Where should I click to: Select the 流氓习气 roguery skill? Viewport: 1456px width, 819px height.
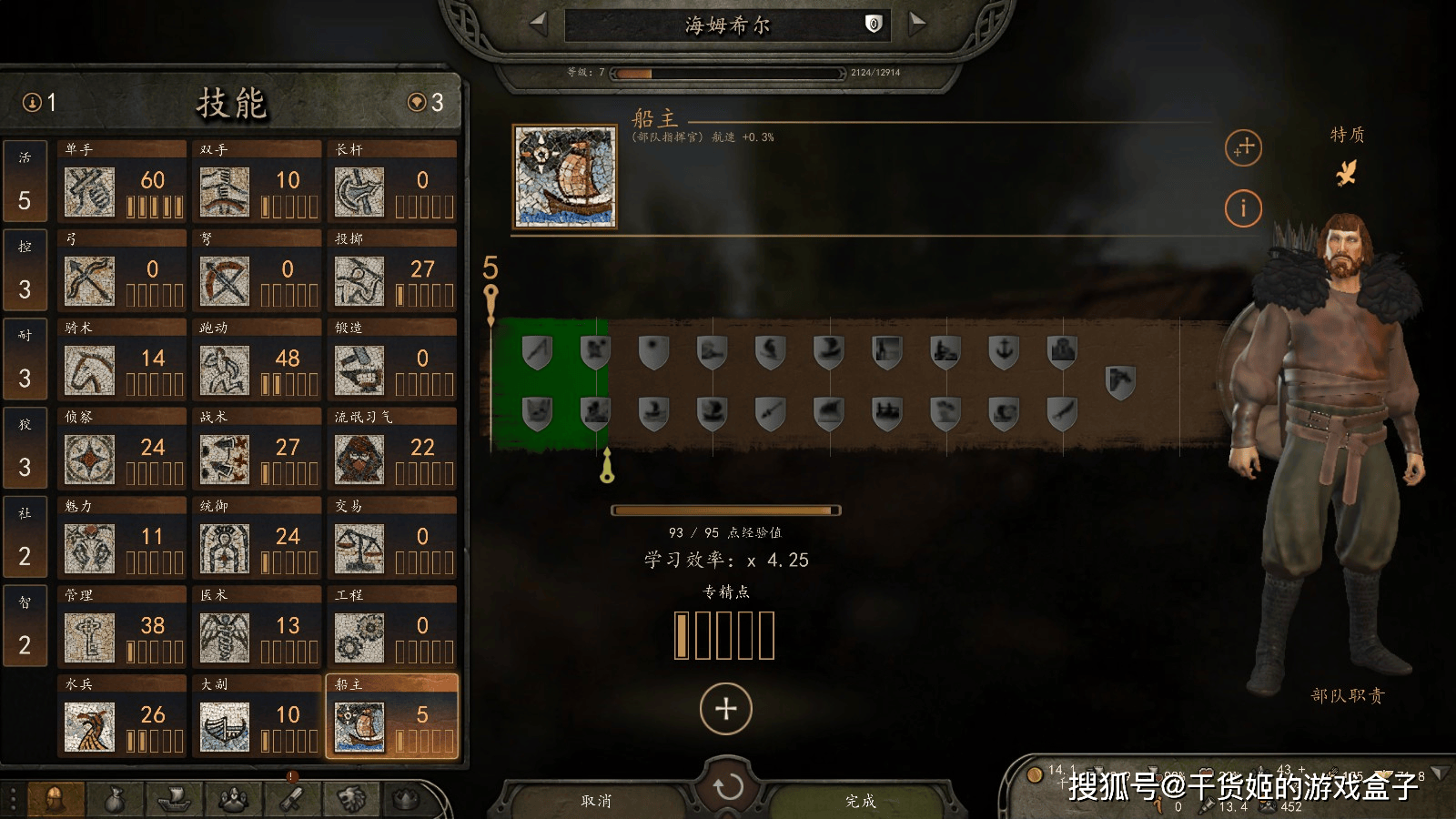[x=391, y=450]
